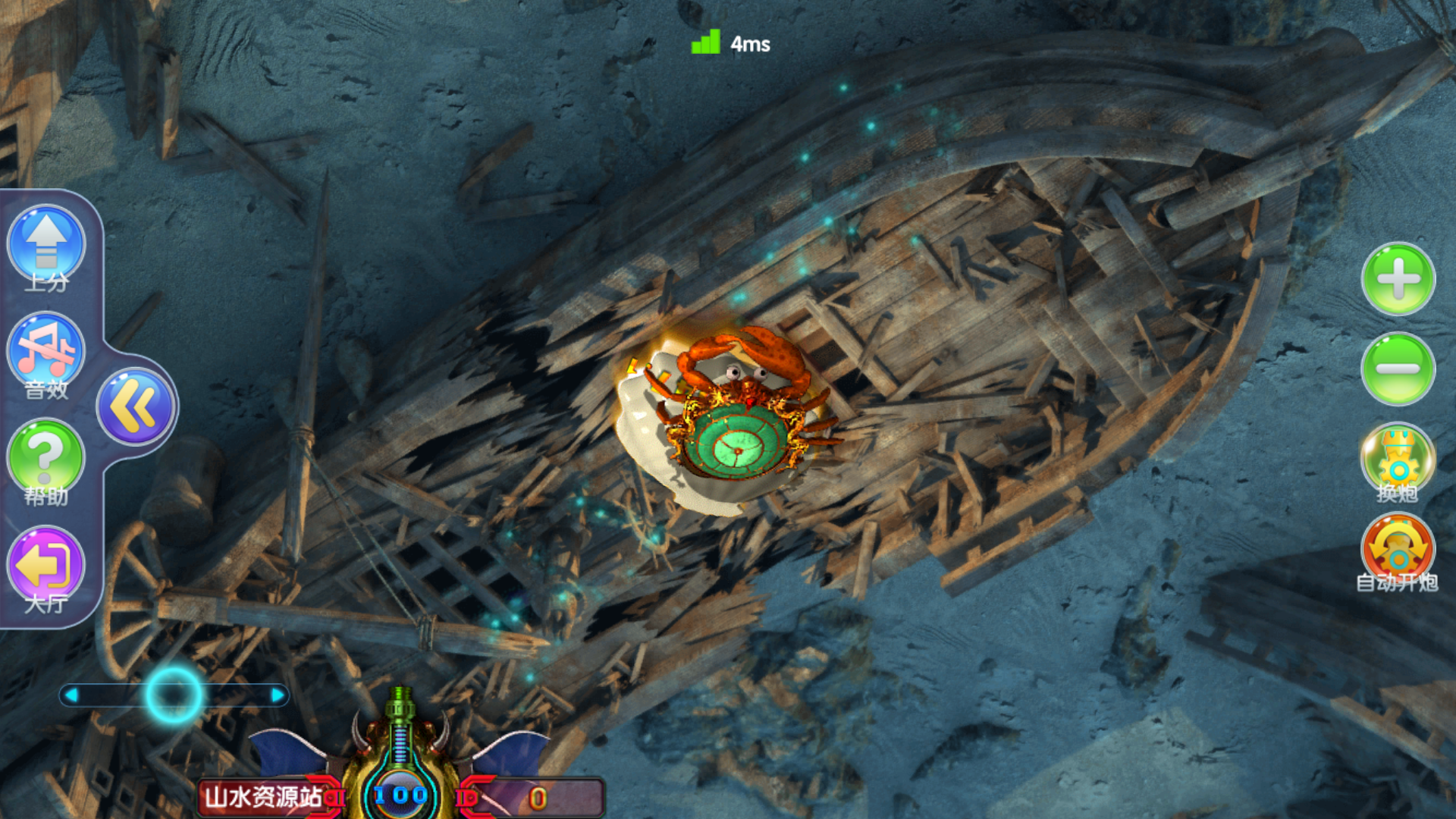The height and width of the screenshot is (819, 1456).
Task: Increase cannon bet with the green plus button
Action: pyautogui.click(x=1398, y=279)
